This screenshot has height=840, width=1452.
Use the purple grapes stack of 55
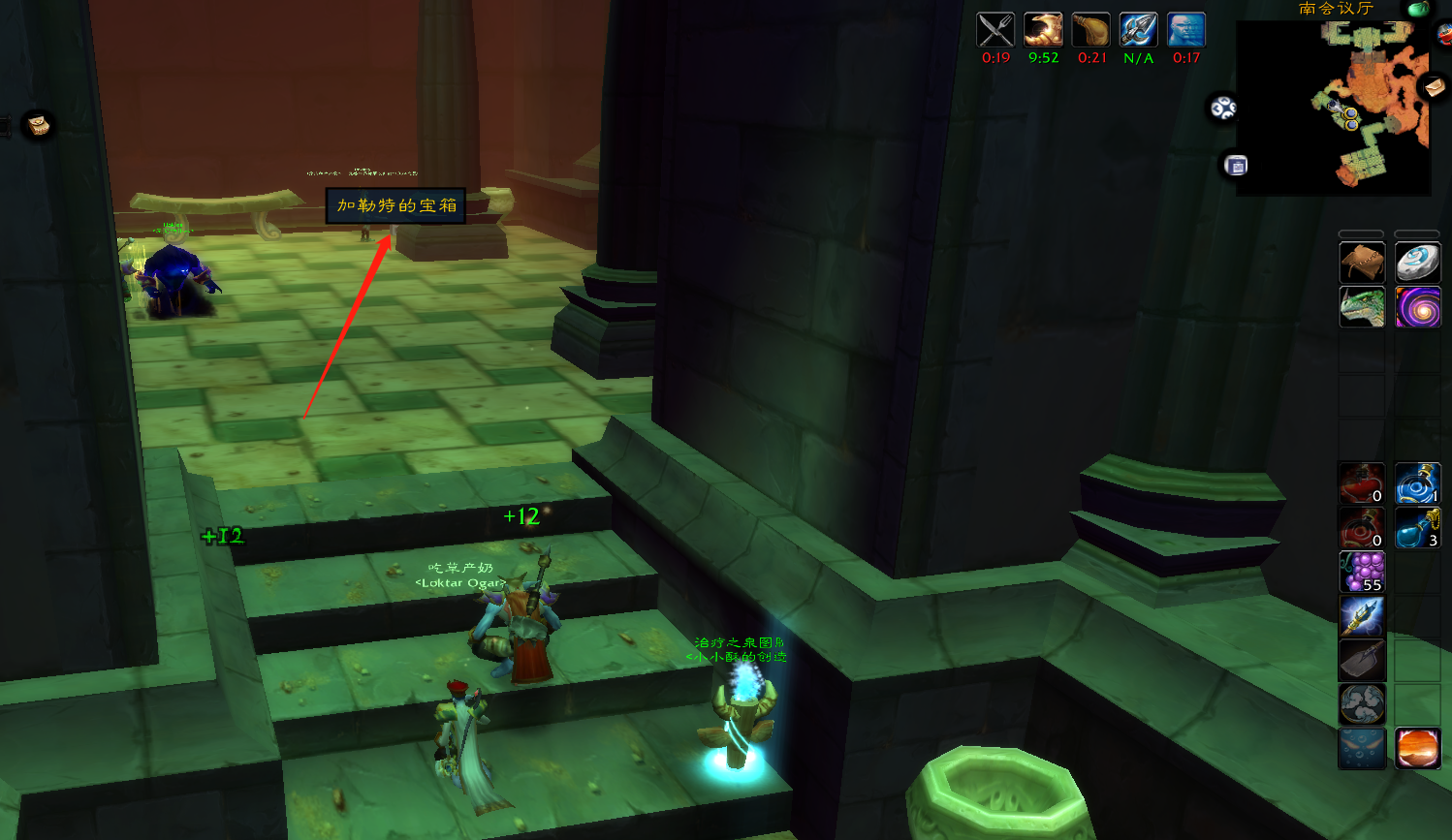point(1362,572)
